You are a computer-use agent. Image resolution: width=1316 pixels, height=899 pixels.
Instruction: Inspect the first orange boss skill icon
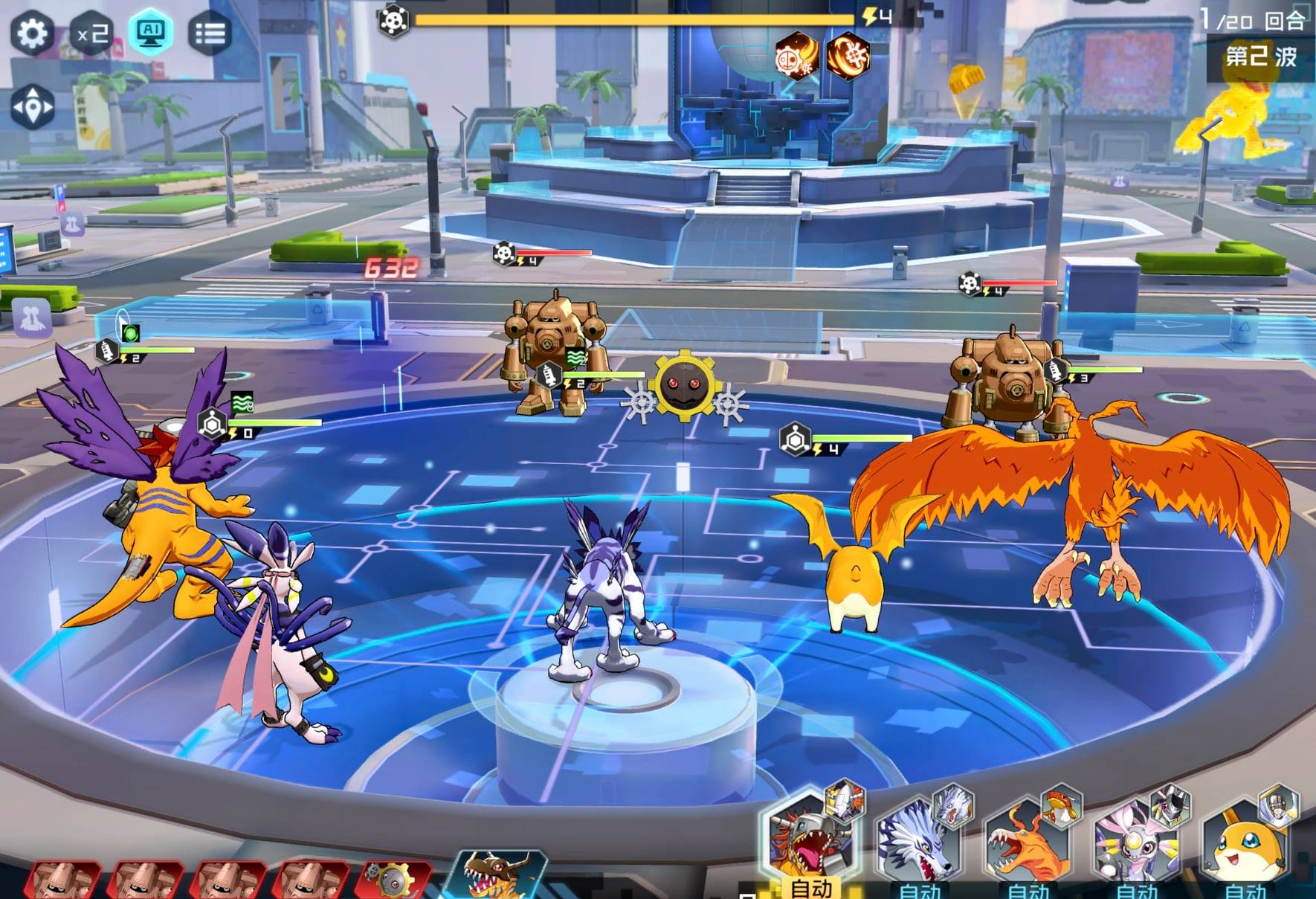796,56
